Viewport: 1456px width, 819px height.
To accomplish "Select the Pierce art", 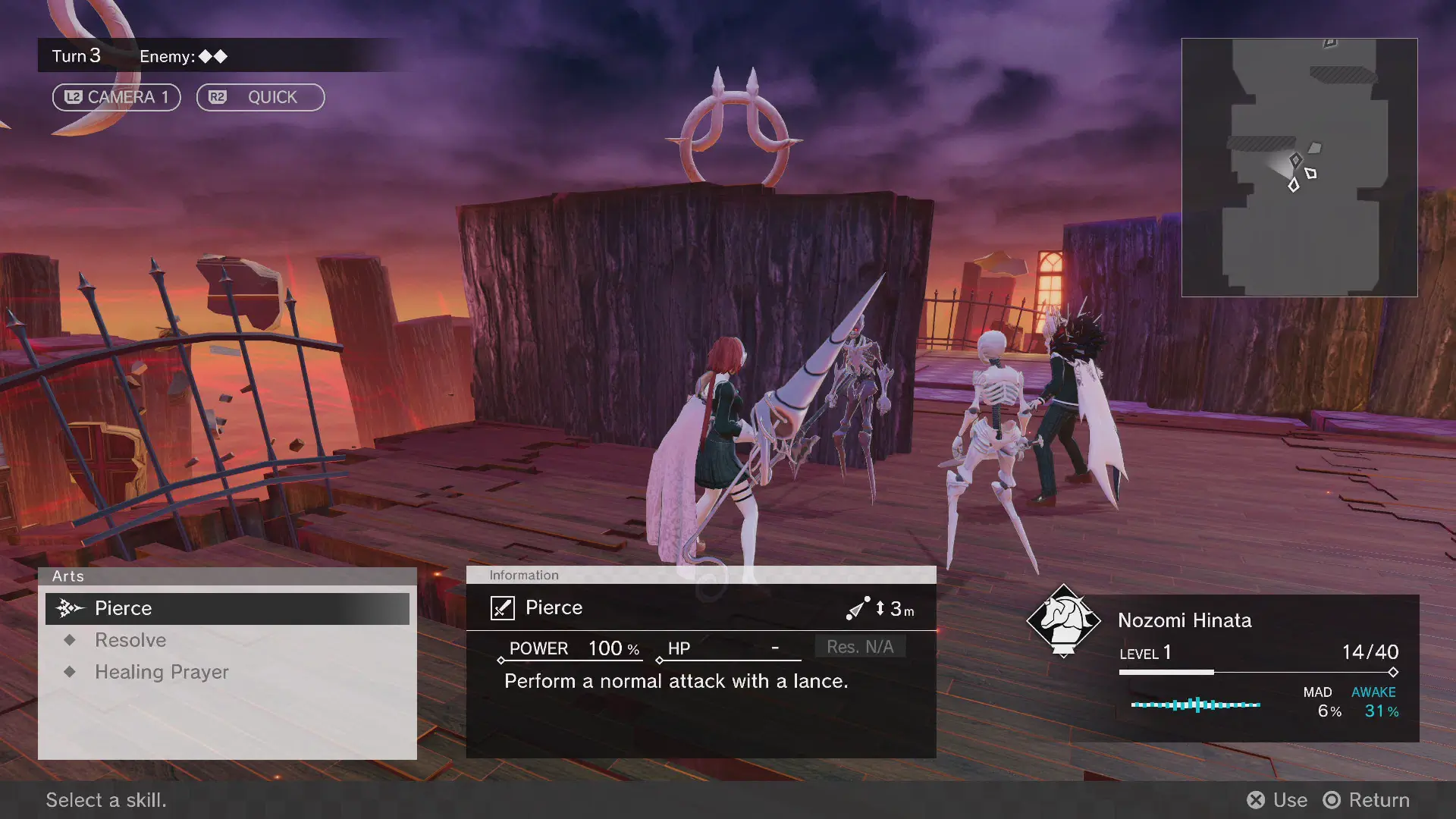I will (x=227, y=608).
